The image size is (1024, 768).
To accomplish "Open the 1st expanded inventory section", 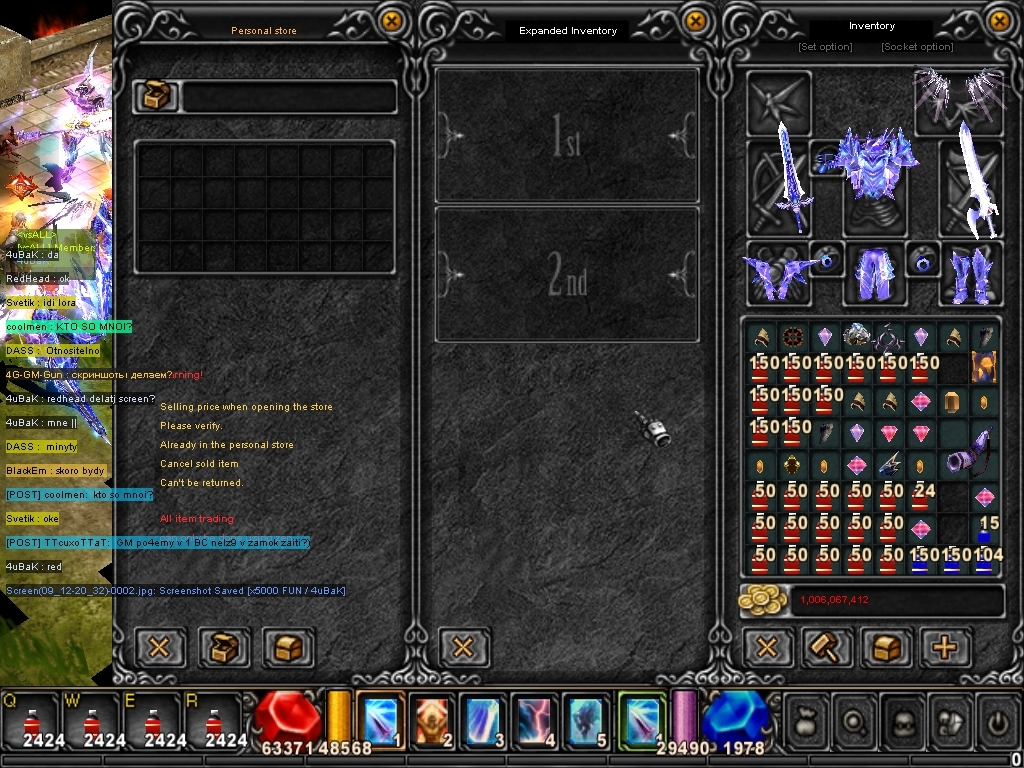I will (x=567, y=136).
